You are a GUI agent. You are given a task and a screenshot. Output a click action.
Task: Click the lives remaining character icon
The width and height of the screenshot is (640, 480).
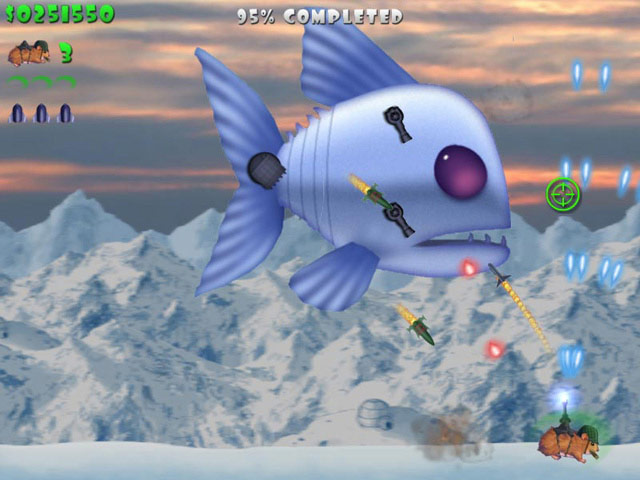29,52
